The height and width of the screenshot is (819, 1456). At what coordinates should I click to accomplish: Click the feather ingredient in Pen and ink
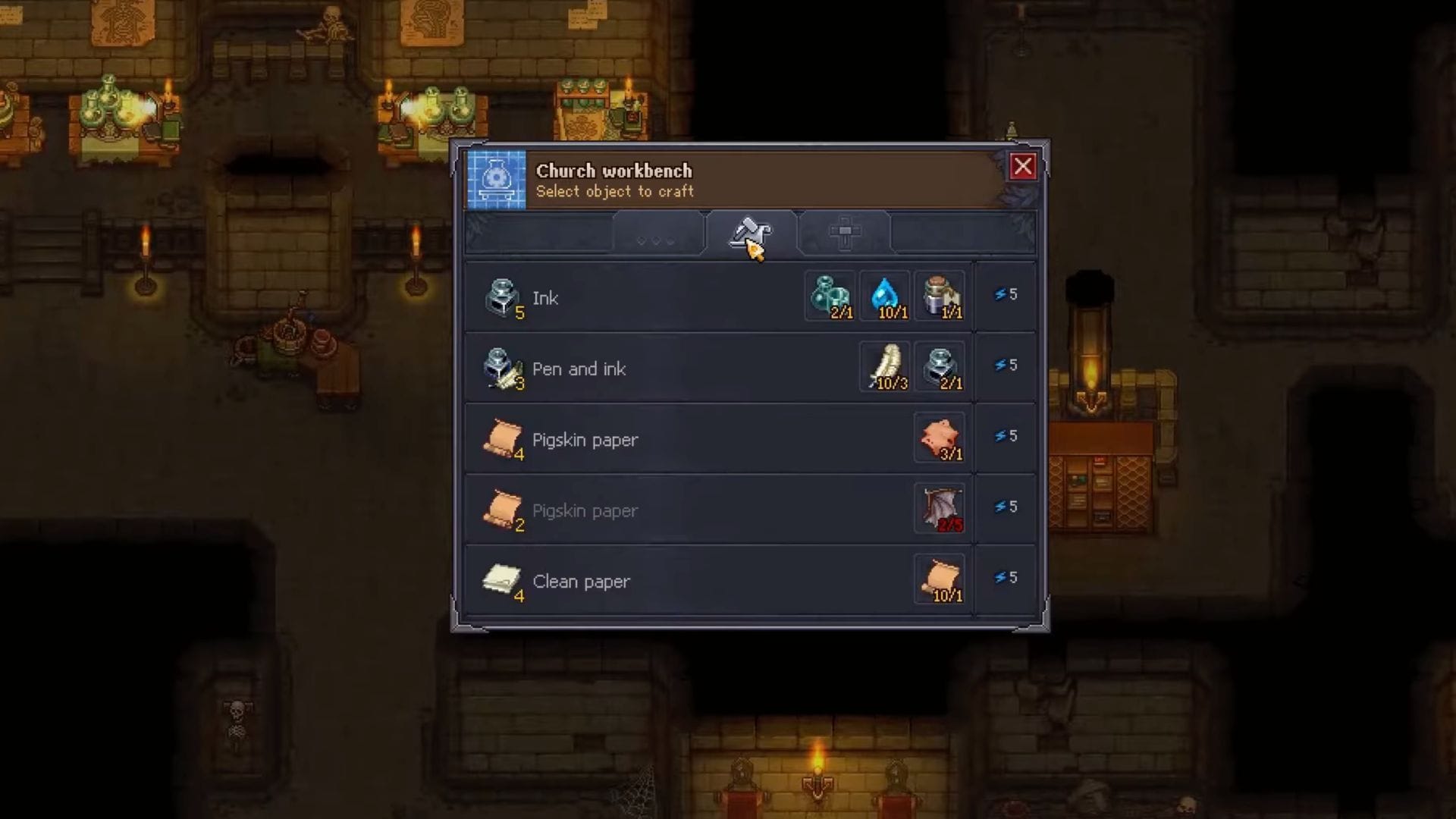coord(884,367)
